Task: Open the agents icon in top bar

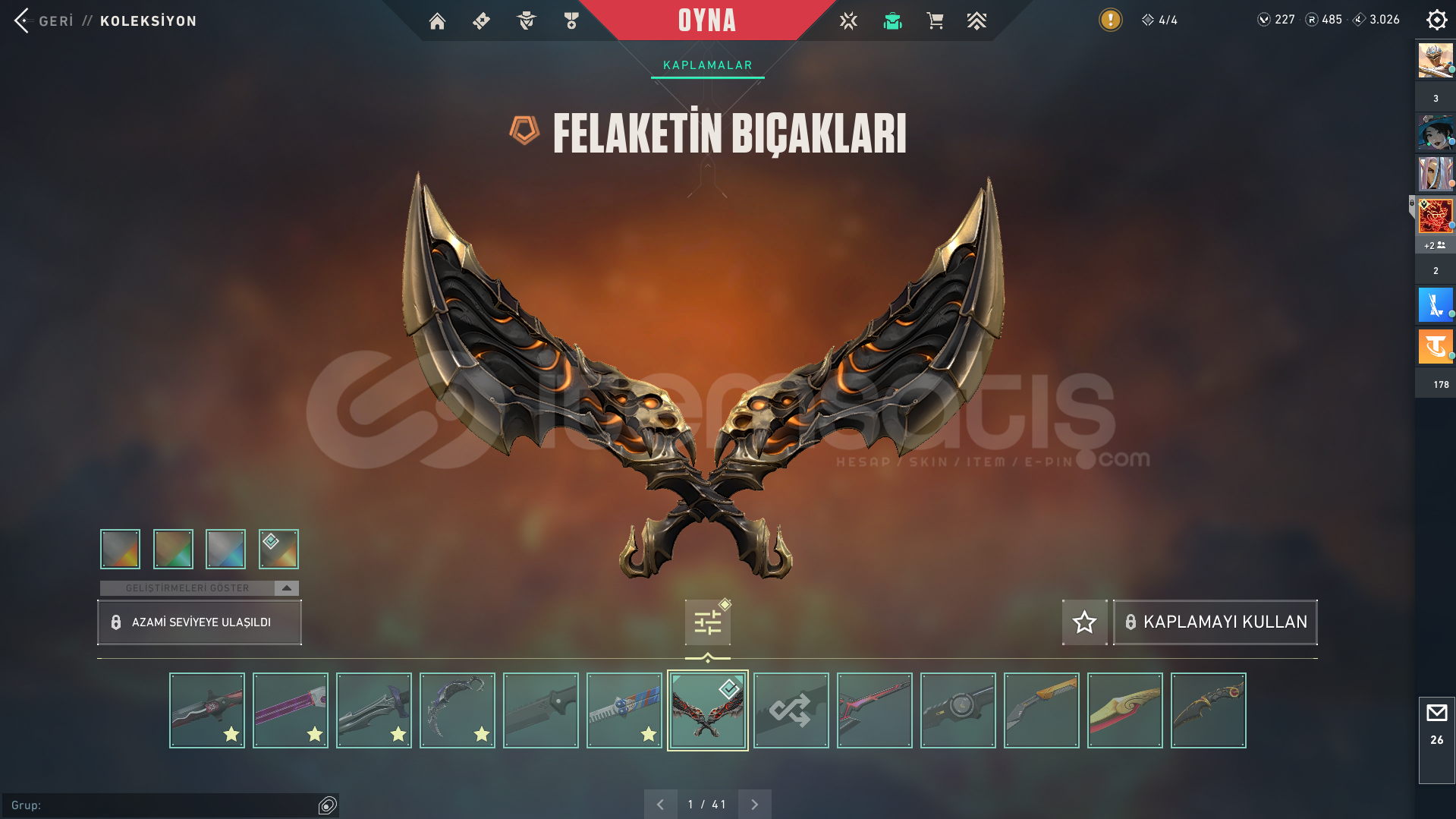Action: [526, 20]
